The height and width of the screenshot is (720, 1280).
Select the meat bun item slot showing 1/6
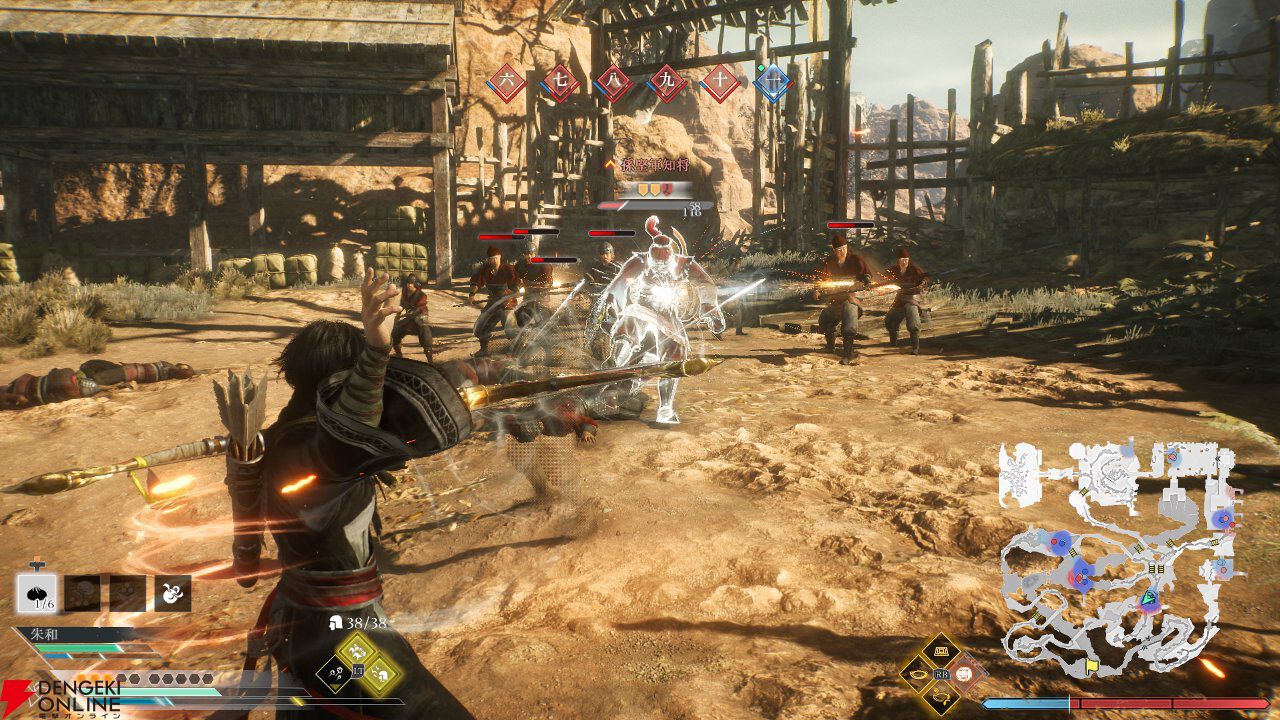click(x=36, y=593)
